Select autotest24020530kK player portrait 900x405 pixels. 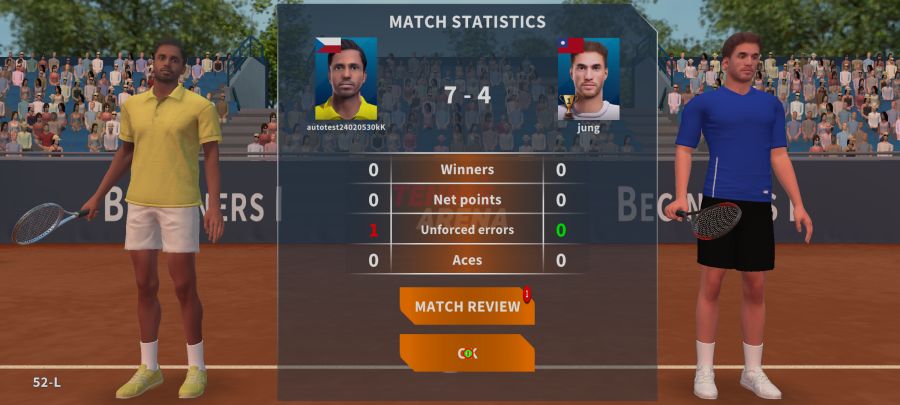click(346, 79)
